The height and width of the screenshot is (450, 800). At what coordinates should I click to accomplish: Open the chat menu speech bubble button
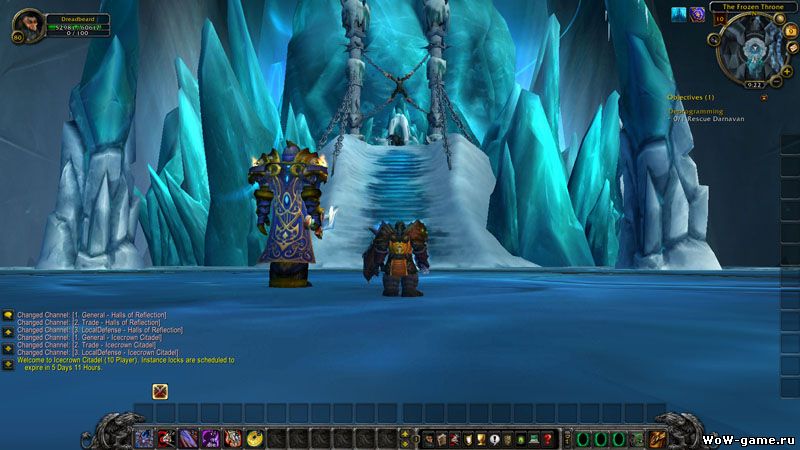click(x=8, y=314)
